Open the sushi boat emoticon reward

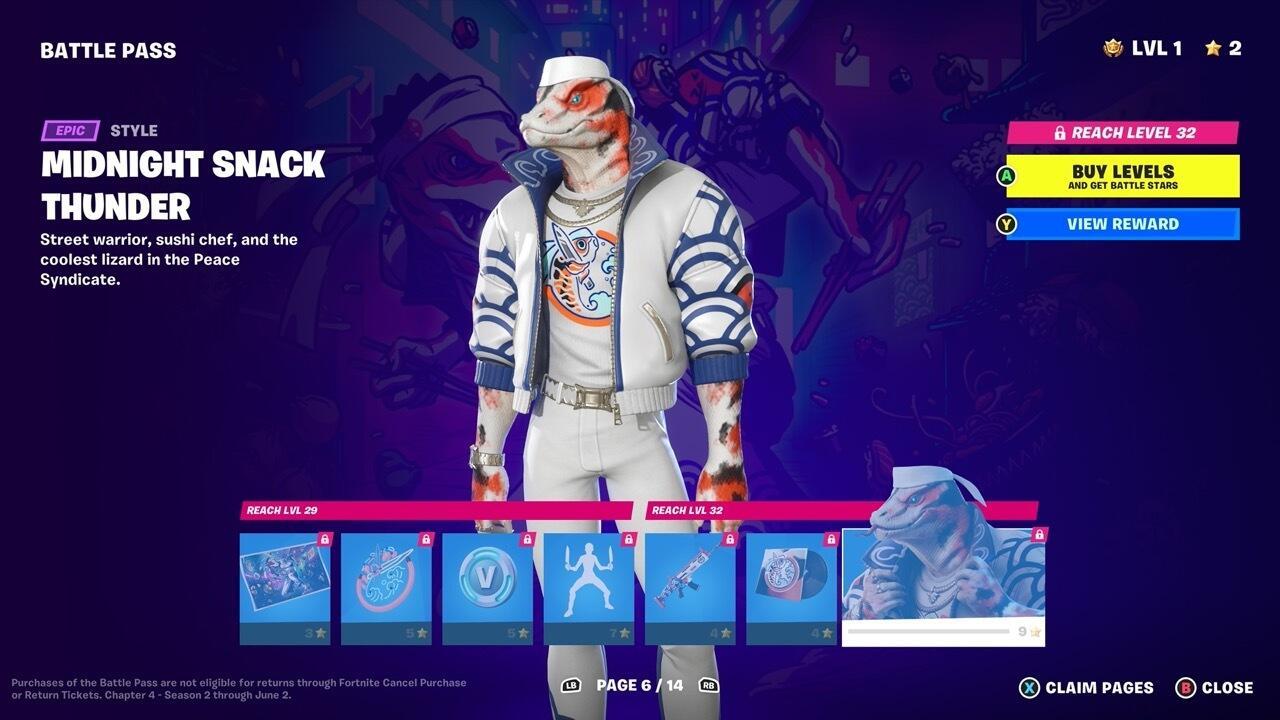[384, 588]
